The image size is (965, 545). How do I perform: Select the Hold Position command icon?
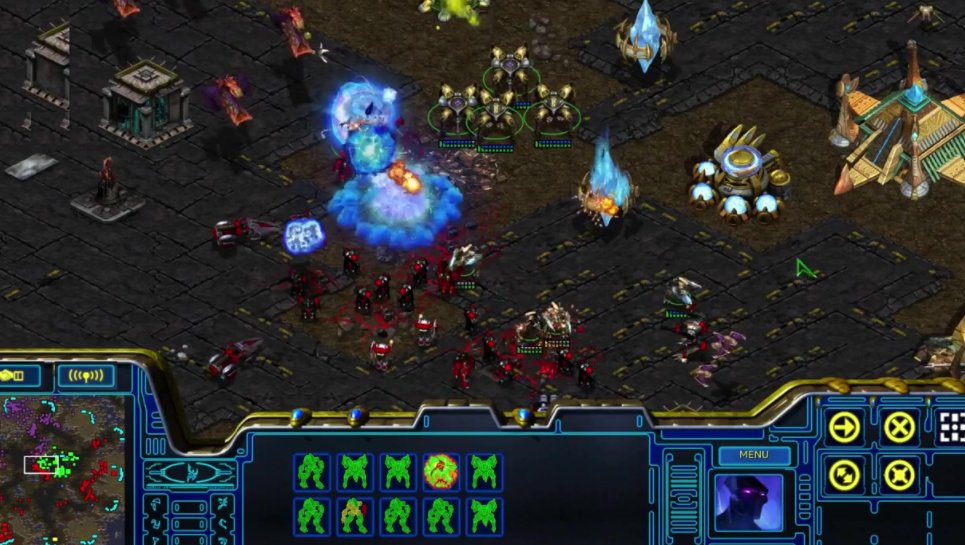point(899,473)
